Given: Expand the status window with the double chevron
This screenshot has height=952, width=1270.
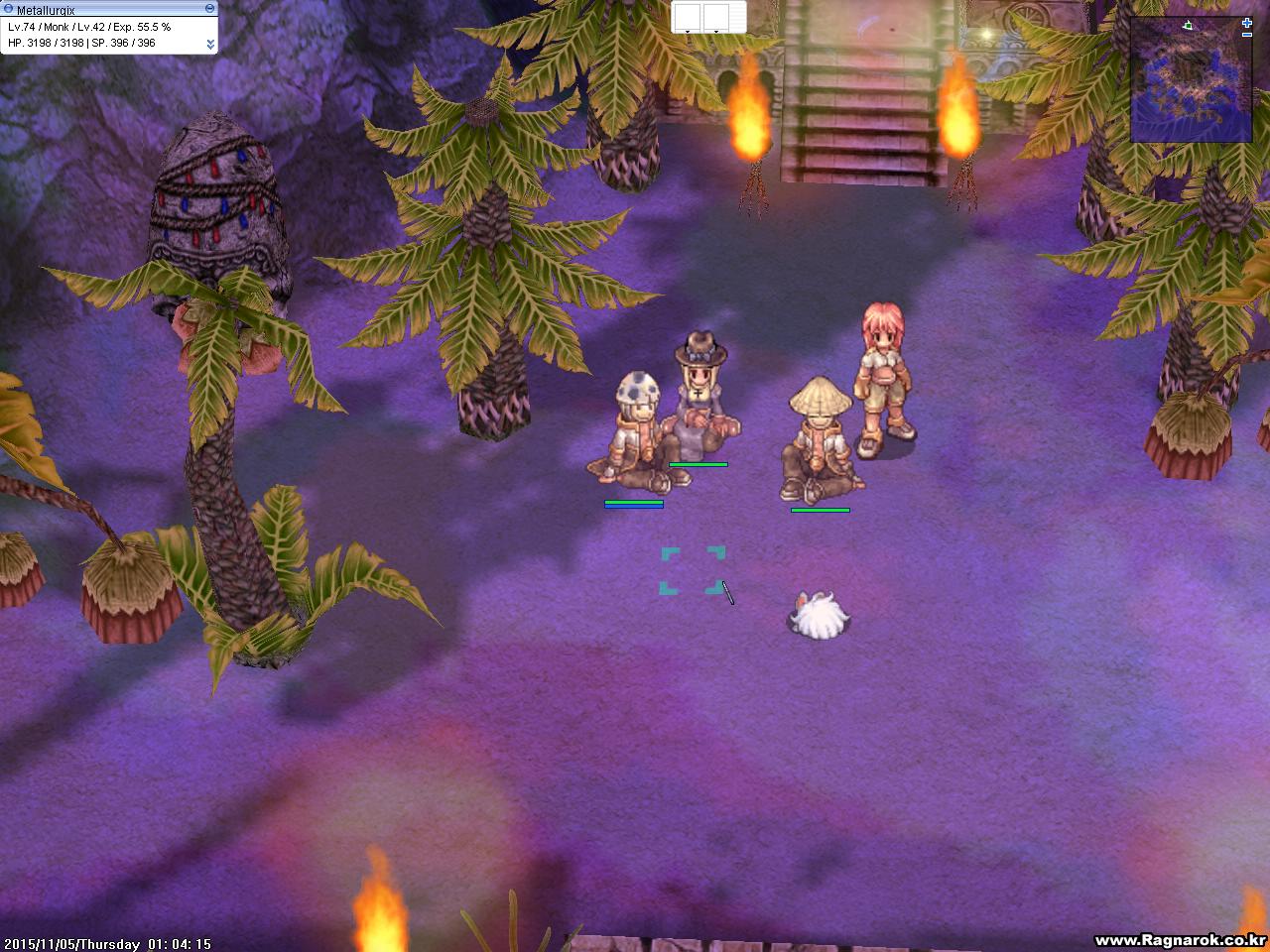Looking at the screenshot, I should click(211, 45).
